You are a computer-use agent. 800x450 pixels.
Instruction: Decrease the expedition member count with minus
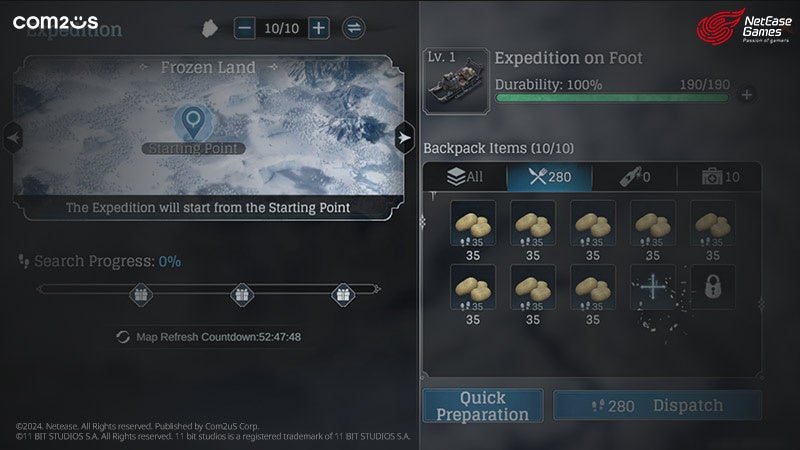pos(245,28)
